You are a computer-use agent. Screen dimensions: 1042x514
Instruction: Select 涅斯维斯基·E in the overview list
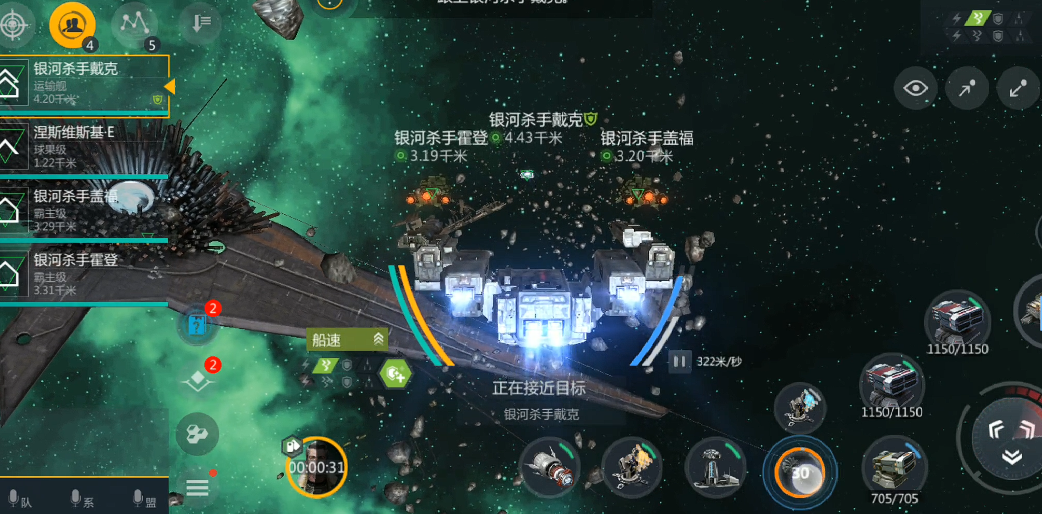pos(84,144)
